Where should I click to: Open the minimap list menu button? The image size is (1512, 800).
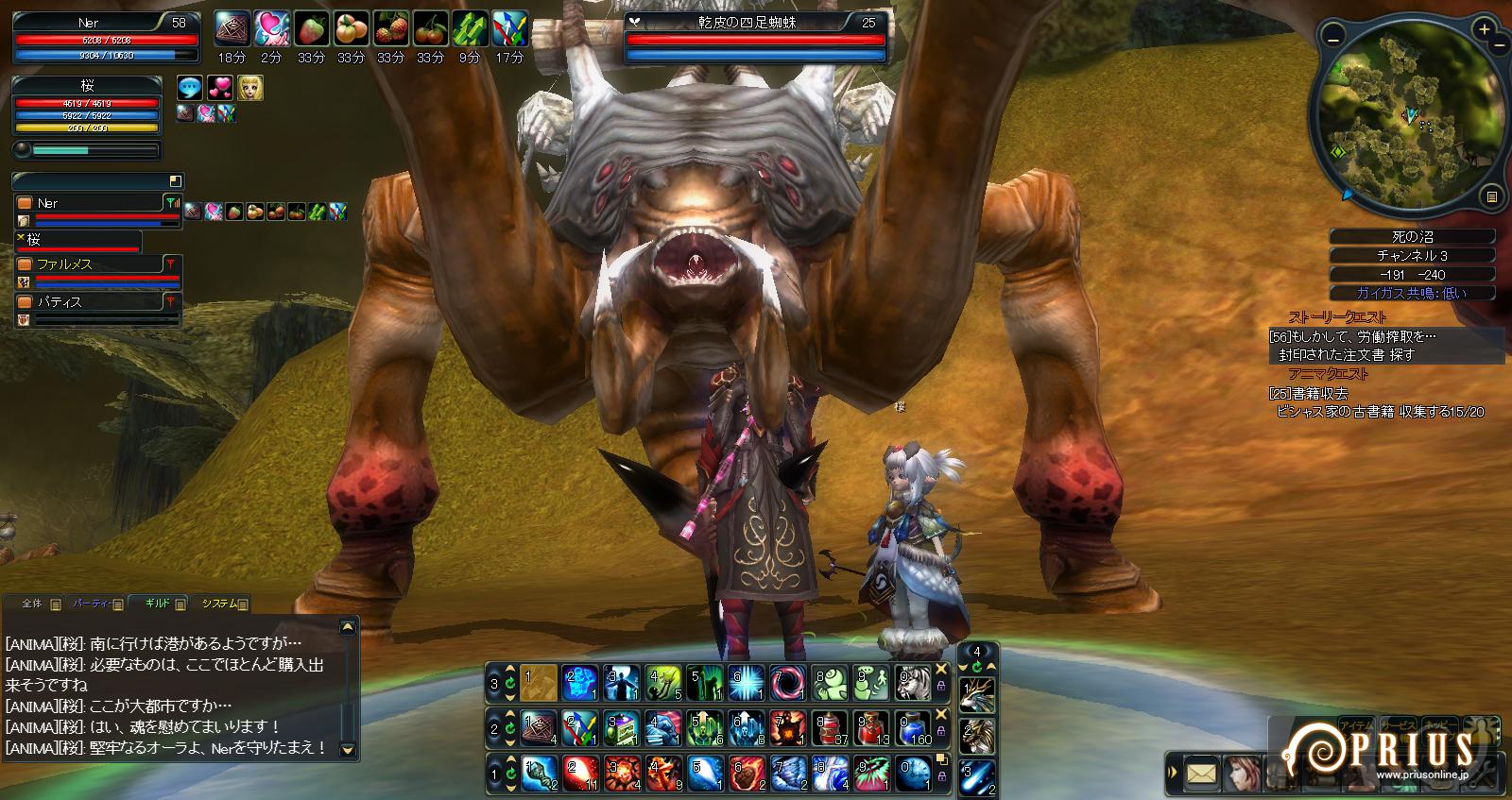click(1491, 196)
